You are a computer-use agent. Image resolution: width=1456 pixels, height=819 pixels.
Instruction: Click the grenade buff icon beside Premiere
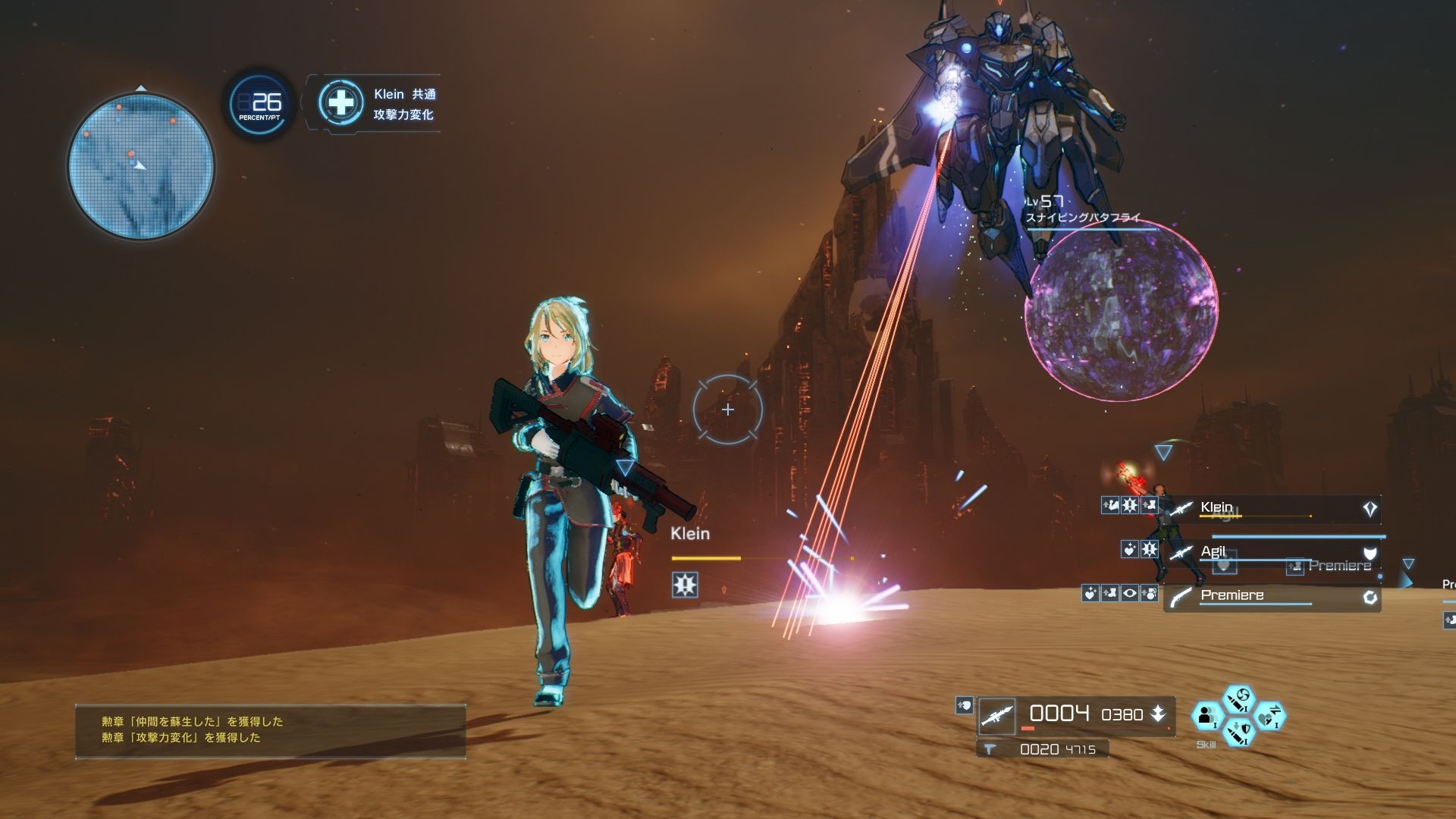pos(1149,593)
